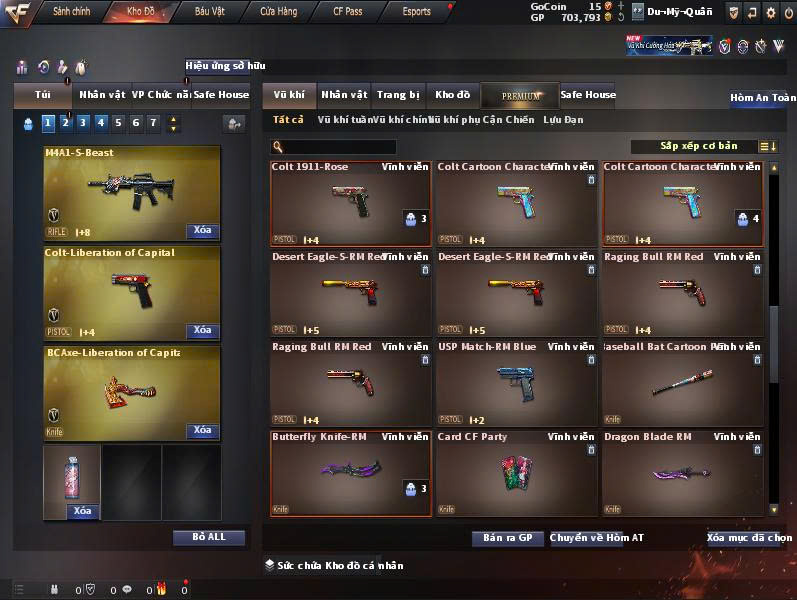The image size is (797, 600).
Task: Open the Cửa Hàng shop menu
Action: (x=278, y=12)
